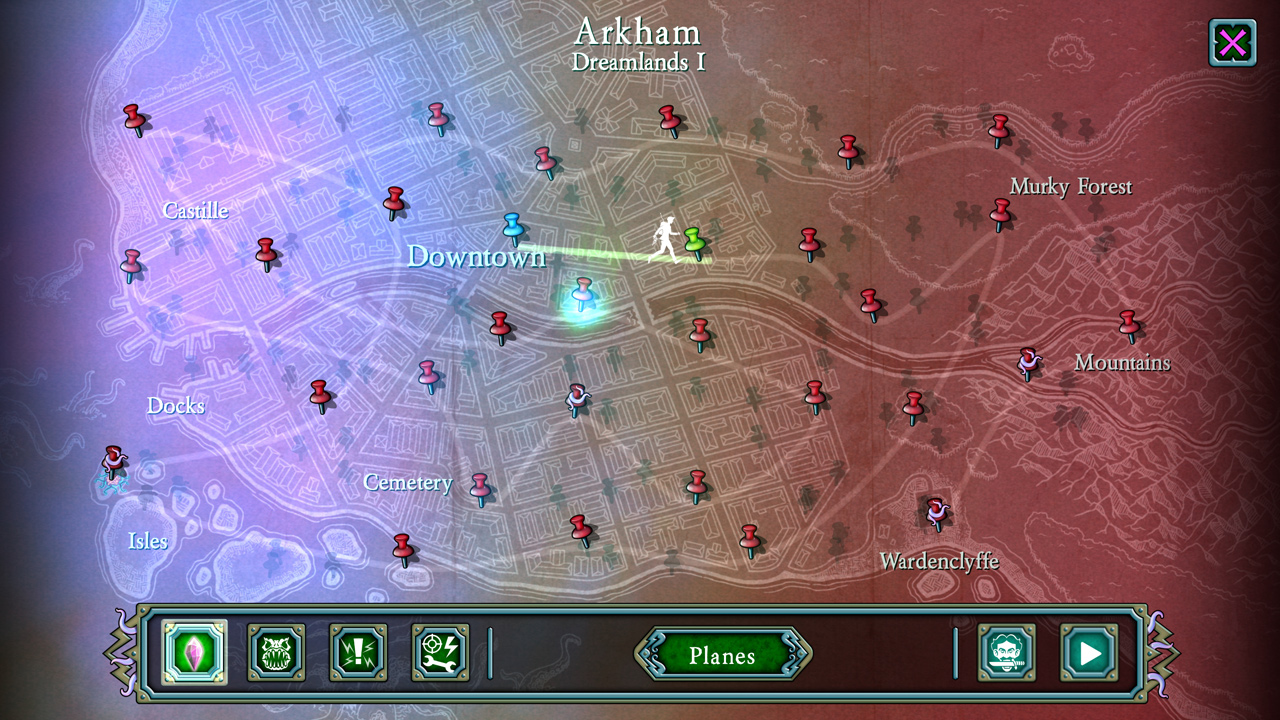Click the Cemetery map label

point(408,482)
